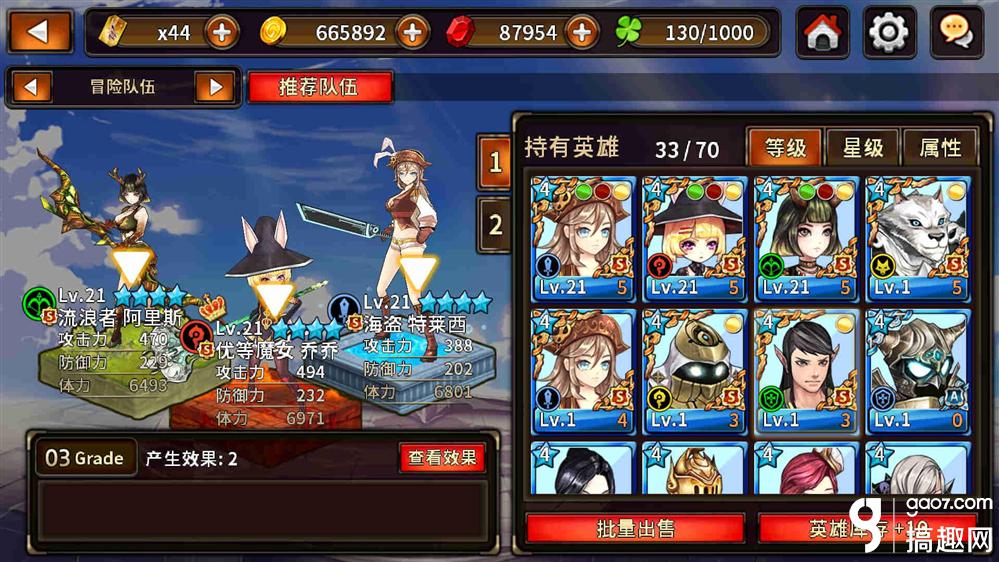Image resolution: width=999 pixels, height=562 pixels.
Task: Sort heroes by 星级 star rank
Action: tap(862, 148)
